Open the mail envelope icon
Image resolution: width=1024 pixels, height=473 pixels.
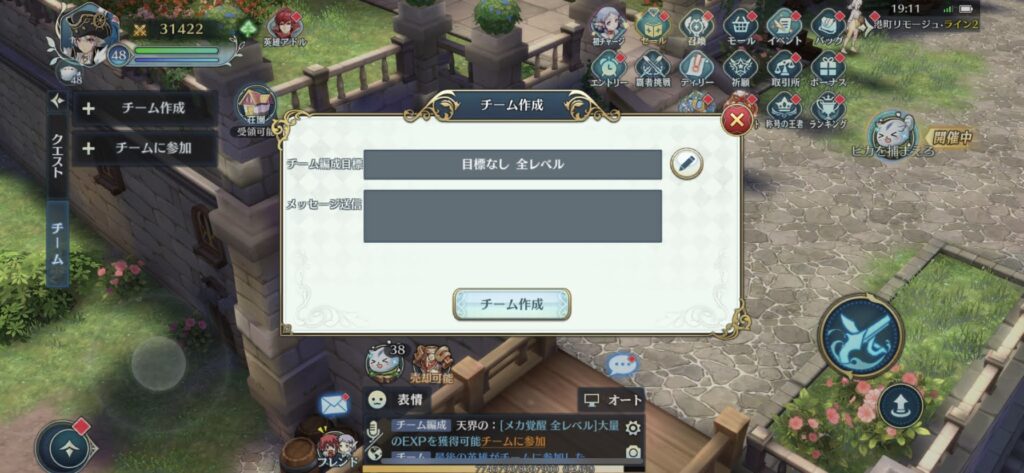pos(333,403)
